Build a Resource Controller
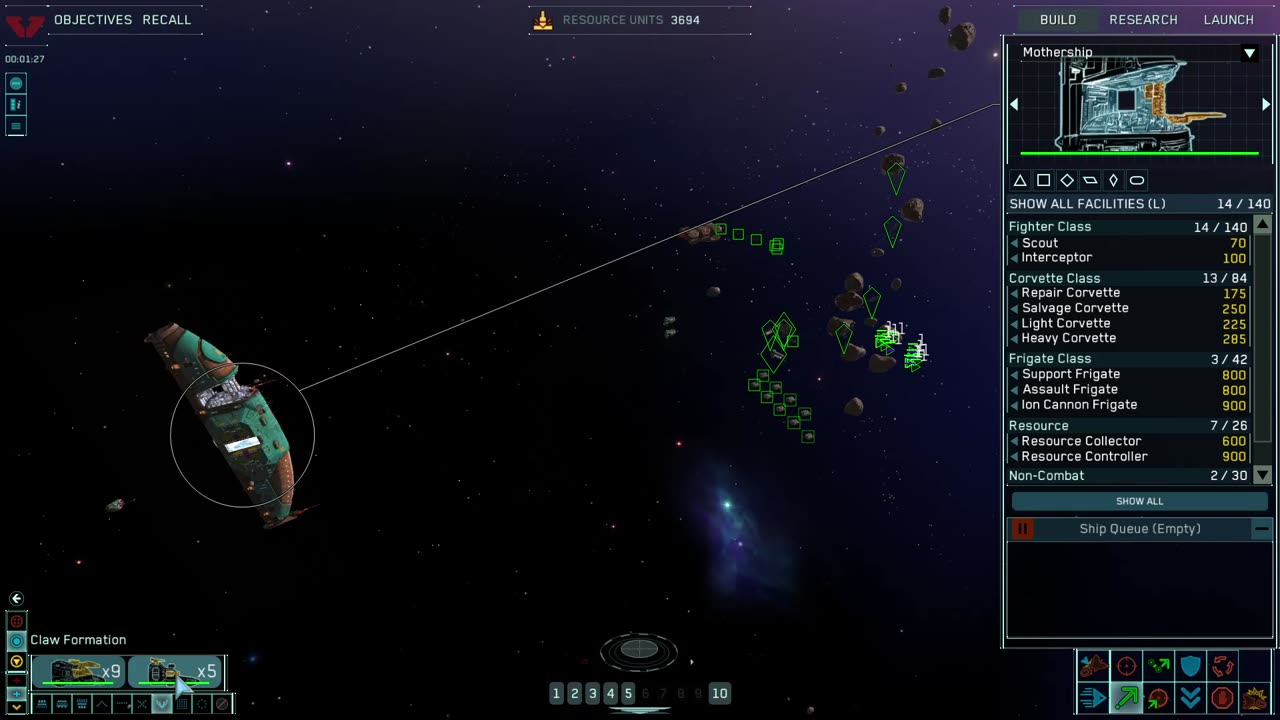The image size is (1280, 720). click(1084, 457)
